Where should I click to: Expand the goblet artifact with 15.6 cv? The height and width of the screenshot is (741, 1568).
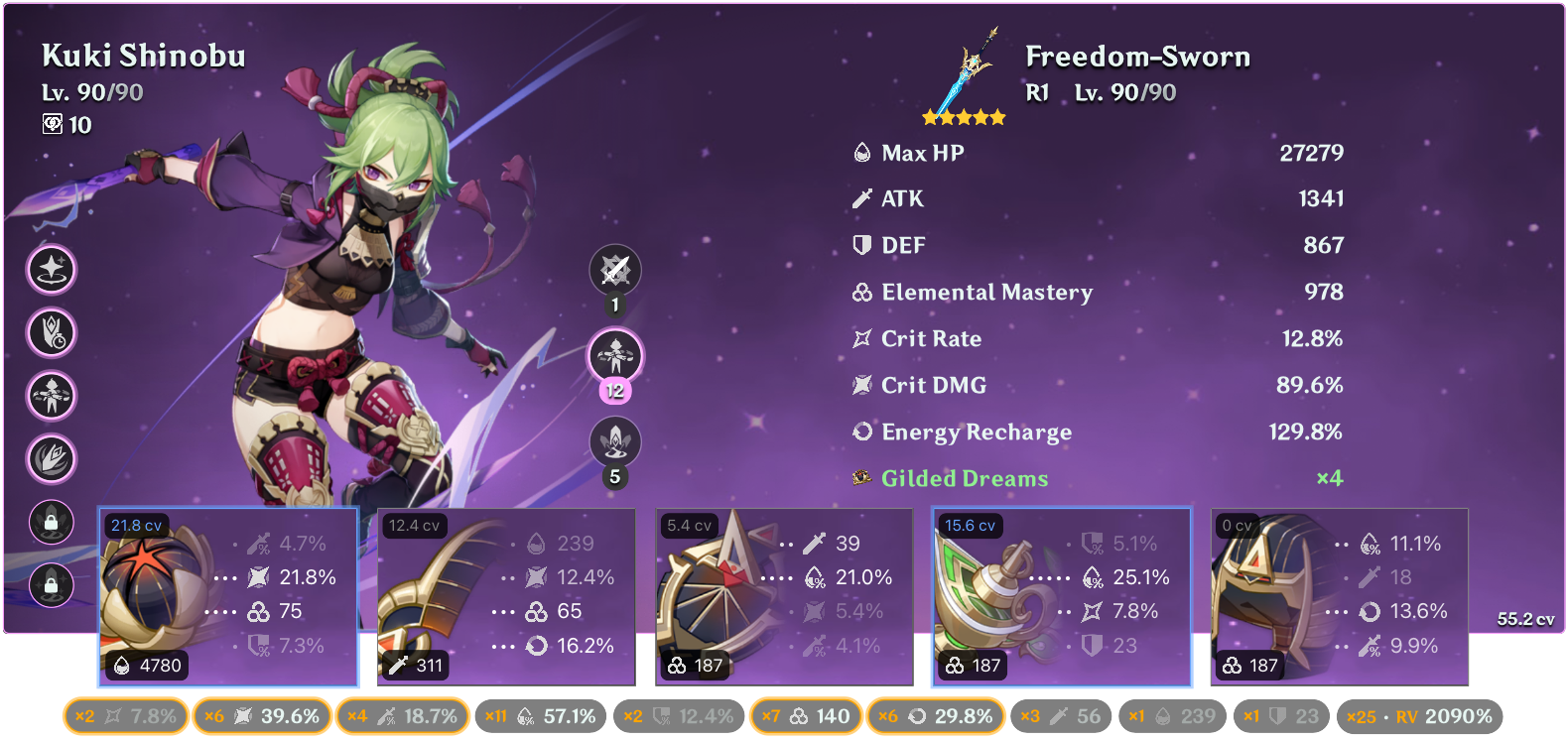1062,595
